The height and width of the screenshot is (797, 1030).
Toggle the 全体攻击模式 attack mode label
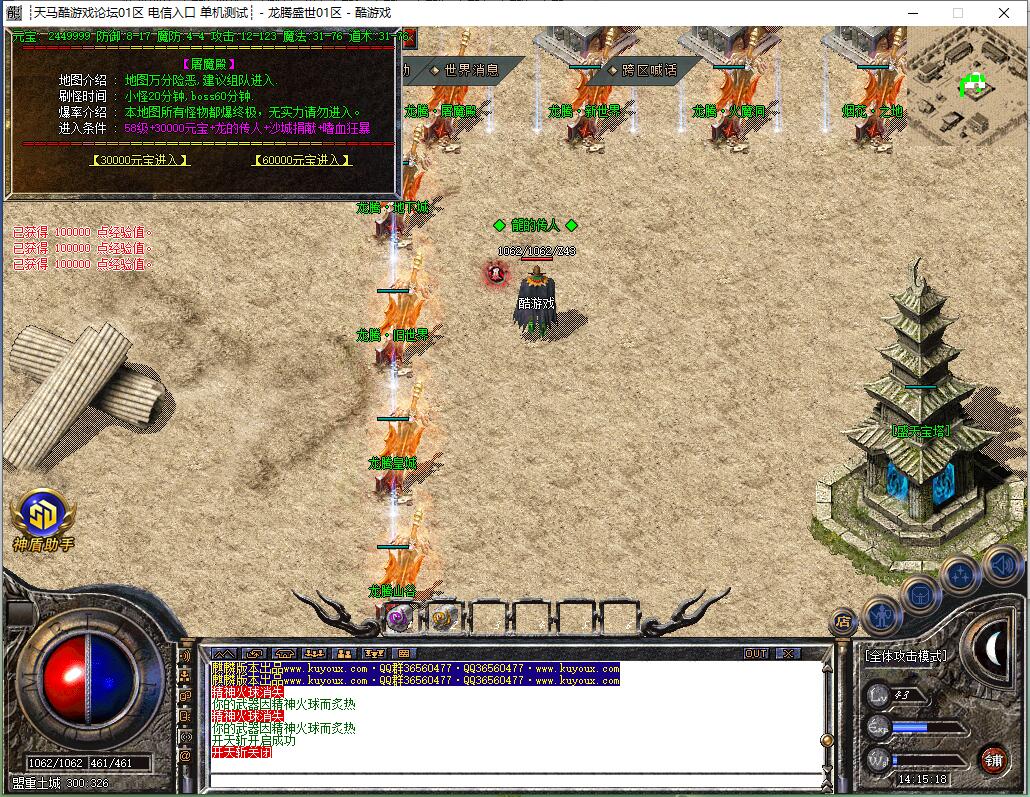905,656
